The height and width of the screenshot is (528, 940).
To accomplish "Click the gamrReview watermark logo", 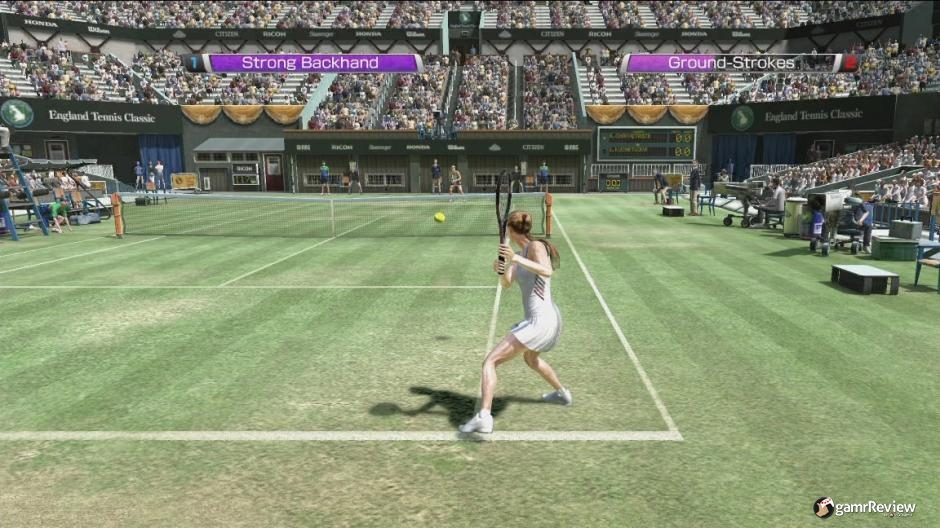I will 864,508.
